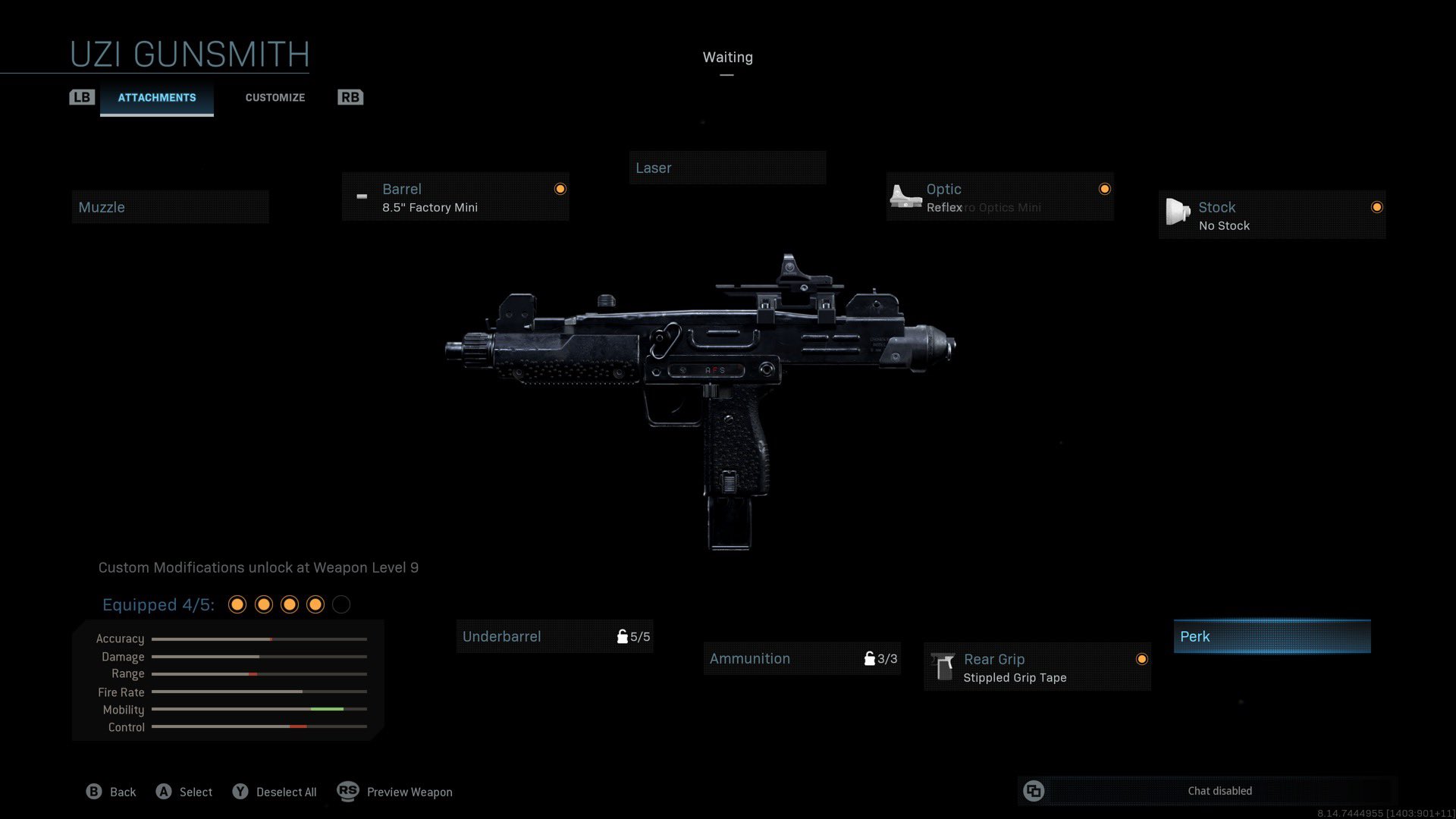Switch to the Customize tab
The image size is (1456, 819).
[275, 97]
